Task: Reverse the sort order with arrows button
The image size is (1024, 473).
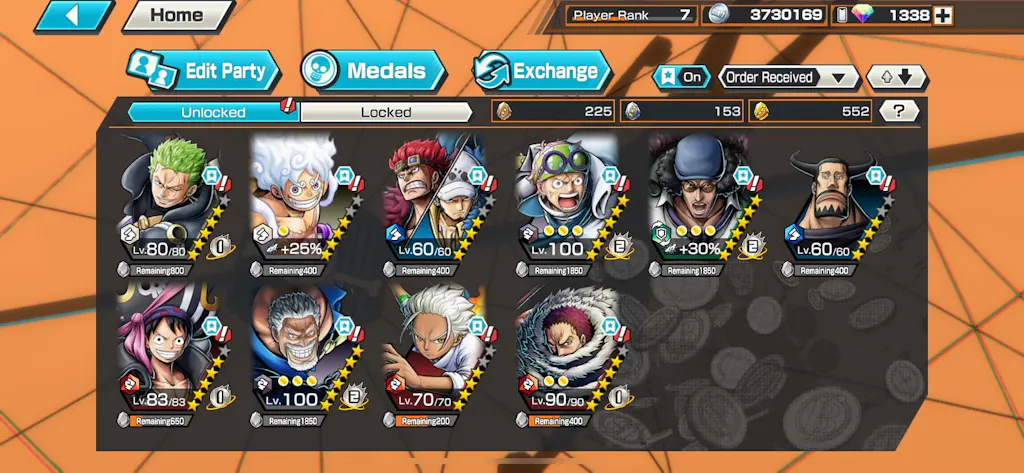Action: pos(897,77)
